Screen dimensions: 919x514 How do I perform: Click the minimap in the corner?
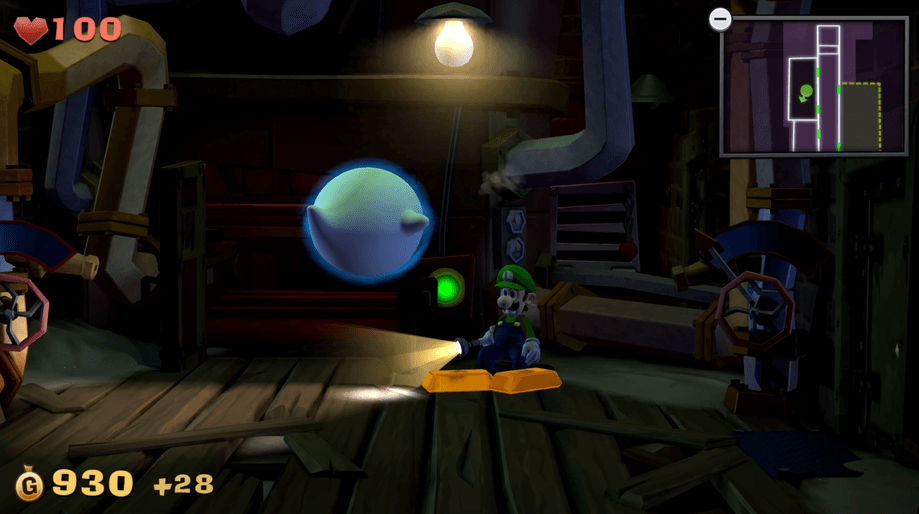813,87
